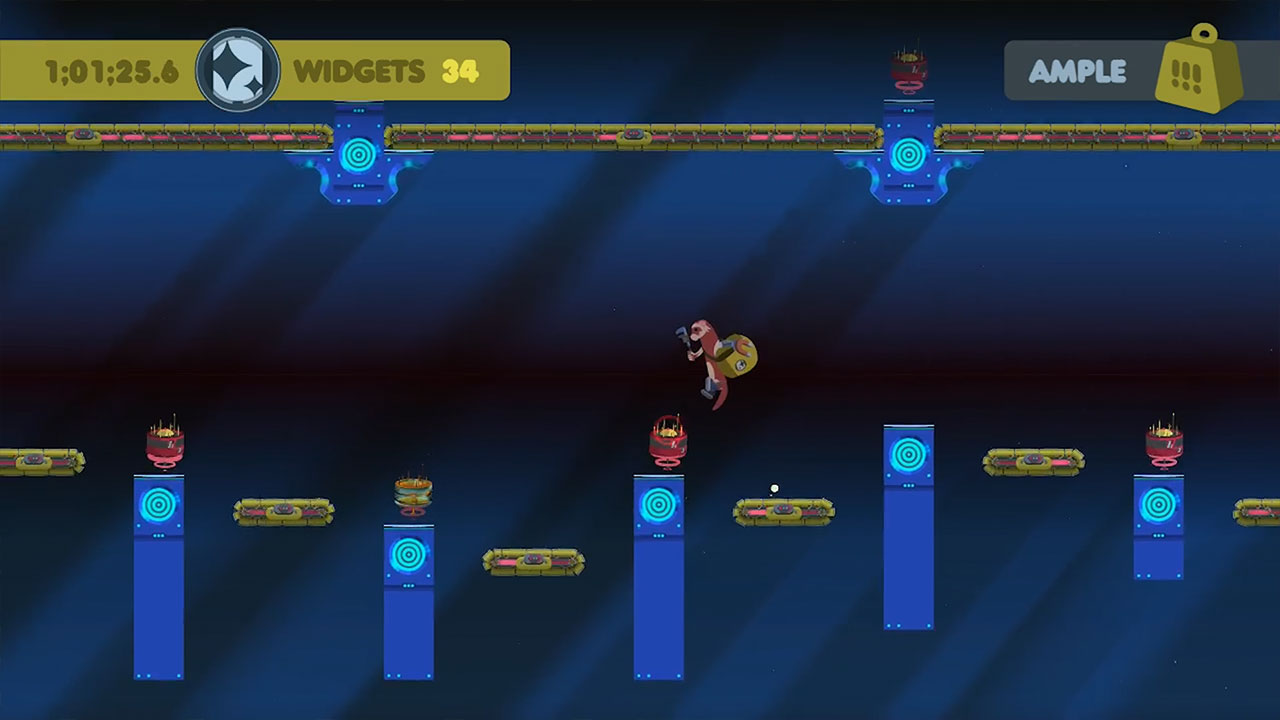Select the spiral dispenser hanging from the top conveyor
The height and width of the screenshot is (720, 1280).
[360, 152]
